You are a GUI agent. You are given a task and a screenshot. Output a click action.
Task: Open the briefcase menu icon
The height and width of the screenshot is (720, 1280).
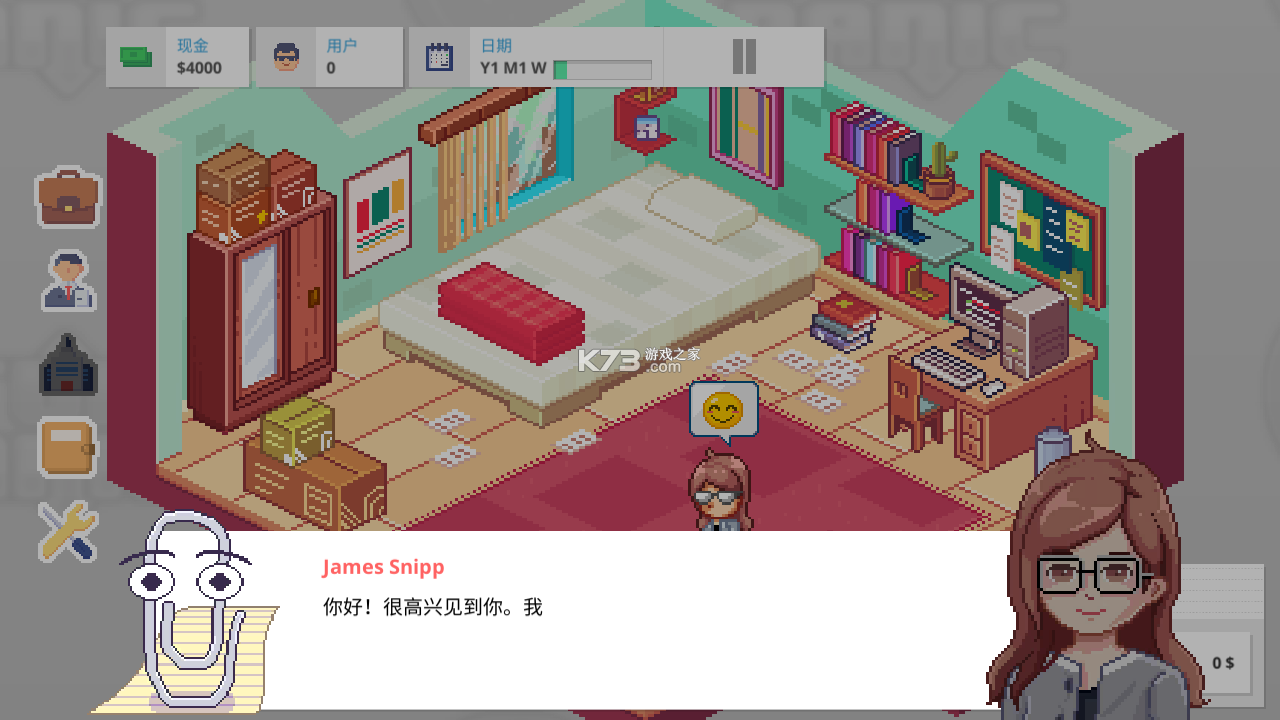point(68,198)
